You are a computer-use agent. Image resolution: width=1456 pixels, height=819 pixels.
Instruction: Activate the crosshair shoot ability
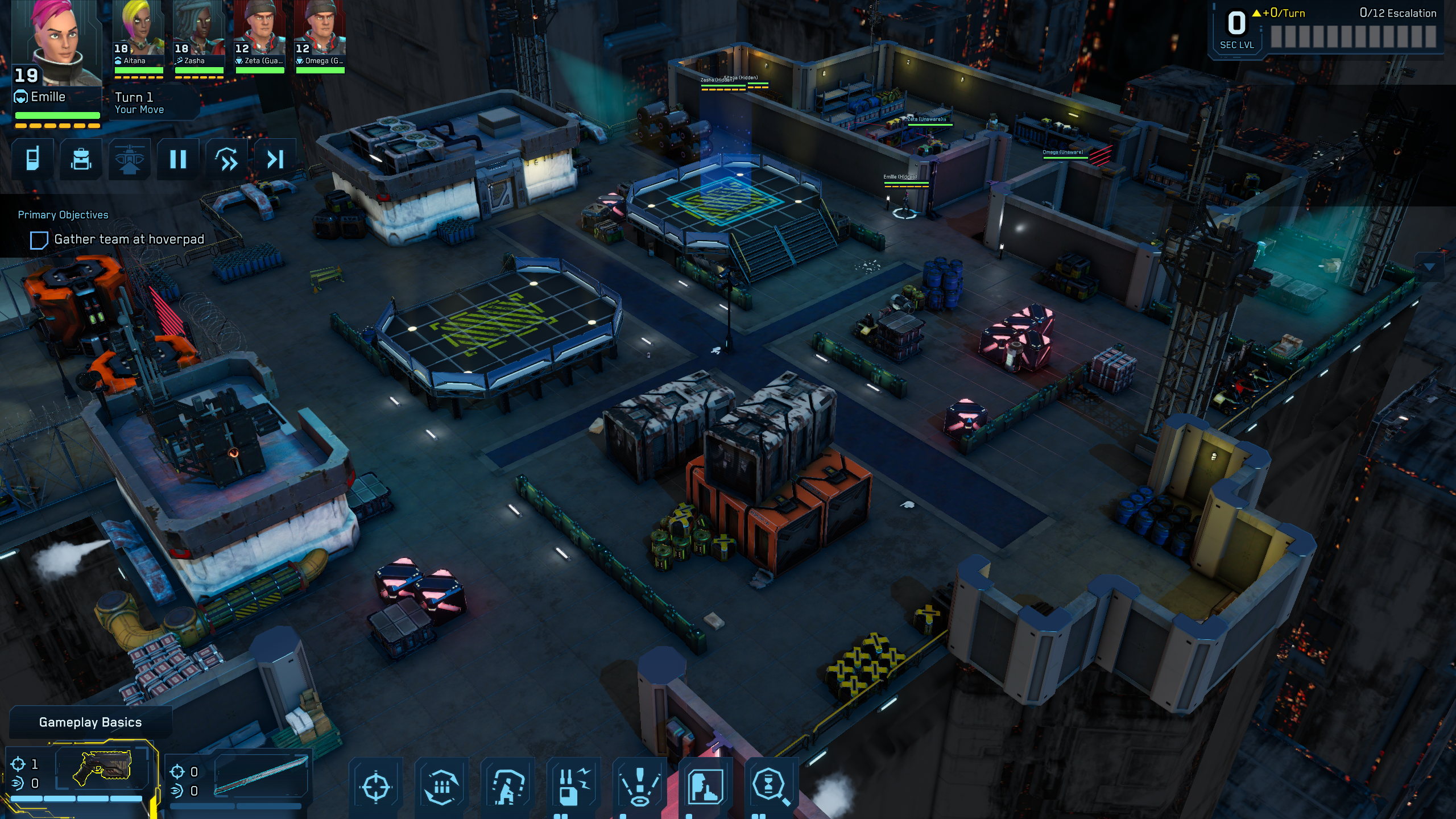[376, 787]
